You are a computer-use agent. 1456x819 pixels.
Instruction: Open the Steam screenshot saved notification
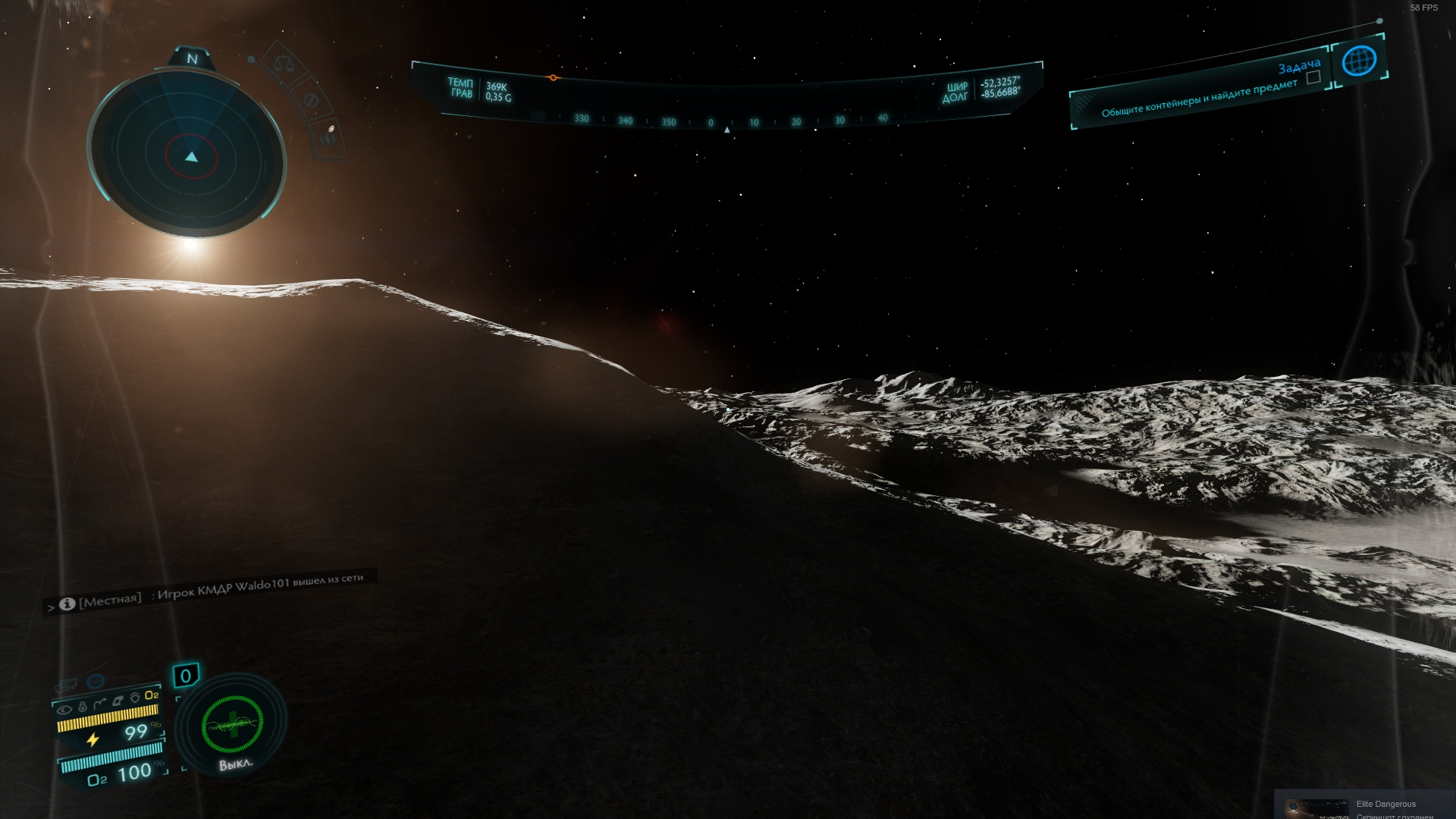(x=1365, y=808)
